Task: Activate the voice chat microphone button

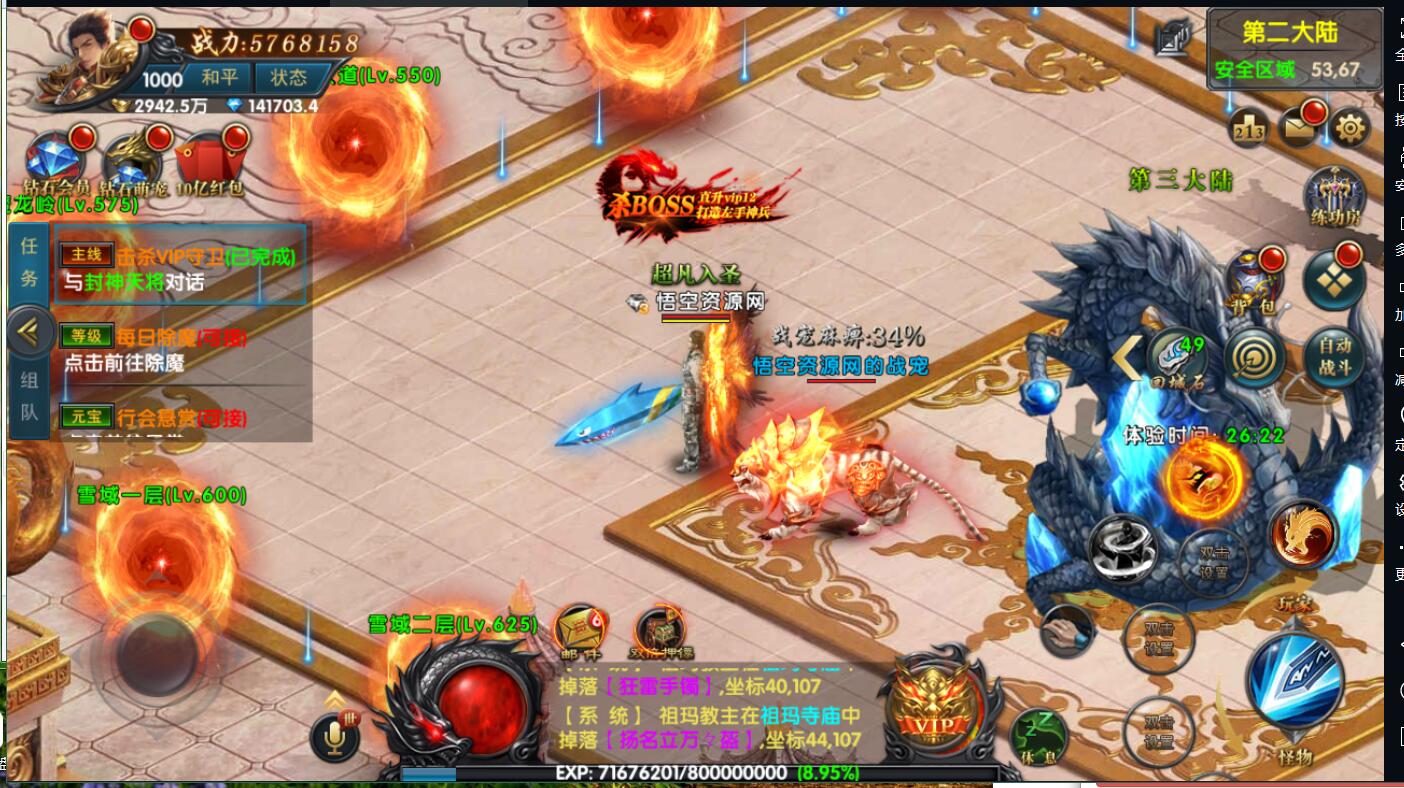Action: [334, 737]
